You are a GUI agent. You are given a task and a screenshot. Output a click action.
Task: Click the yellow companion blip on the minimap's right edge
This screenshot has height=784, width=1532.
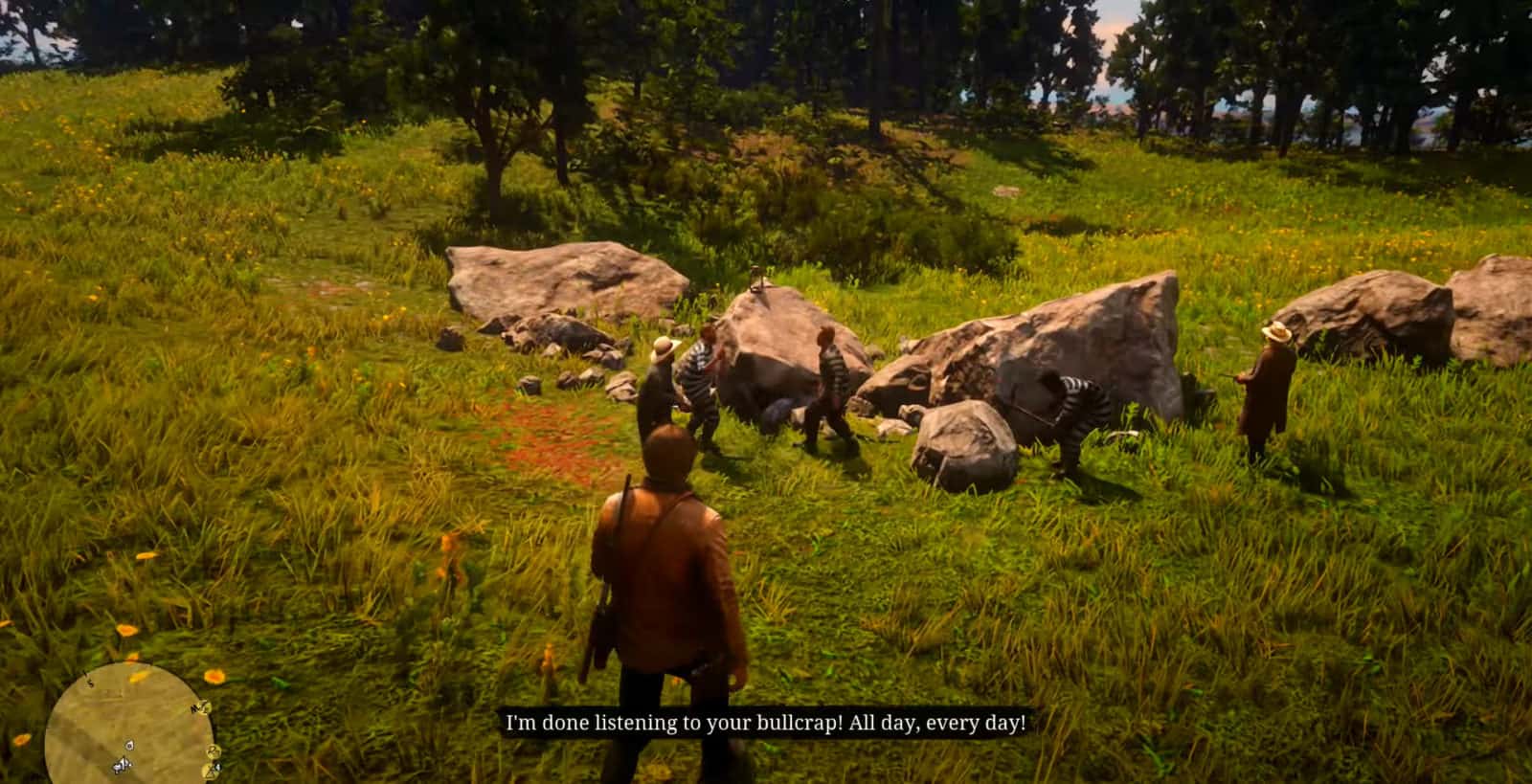[x=214, y=750]
